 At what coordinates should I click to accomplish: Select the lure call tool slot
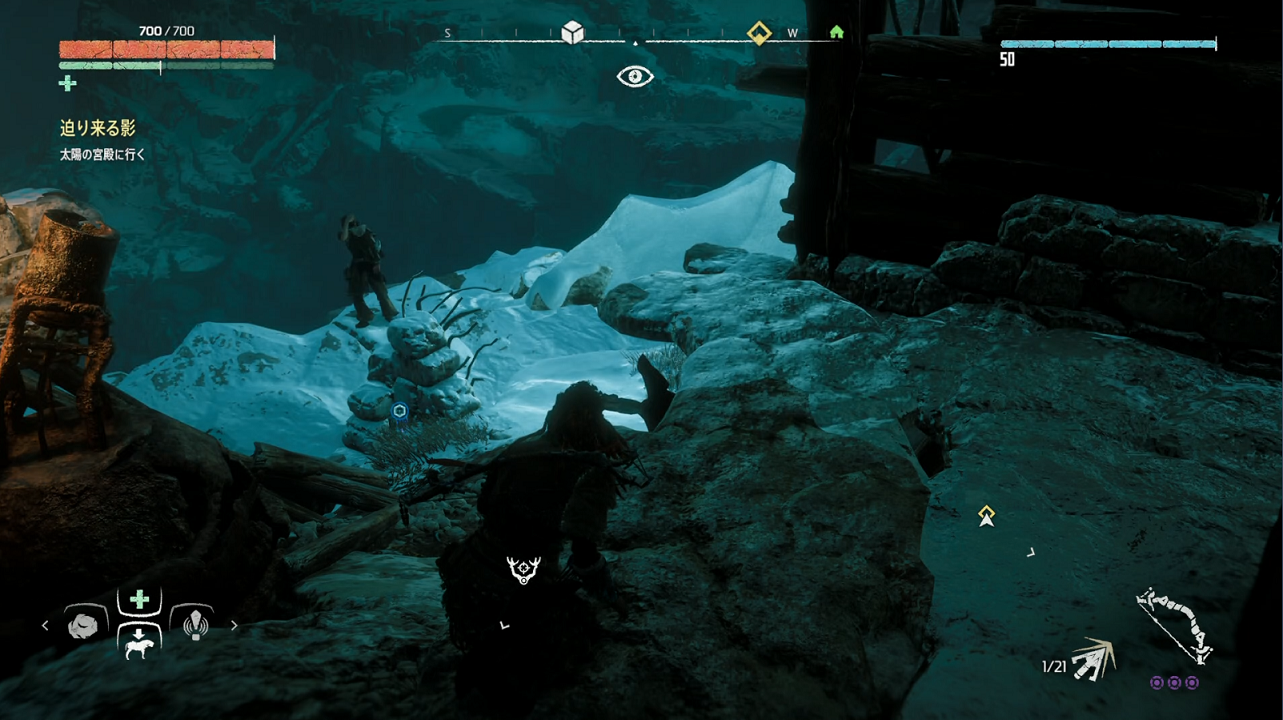pos(194,625)
